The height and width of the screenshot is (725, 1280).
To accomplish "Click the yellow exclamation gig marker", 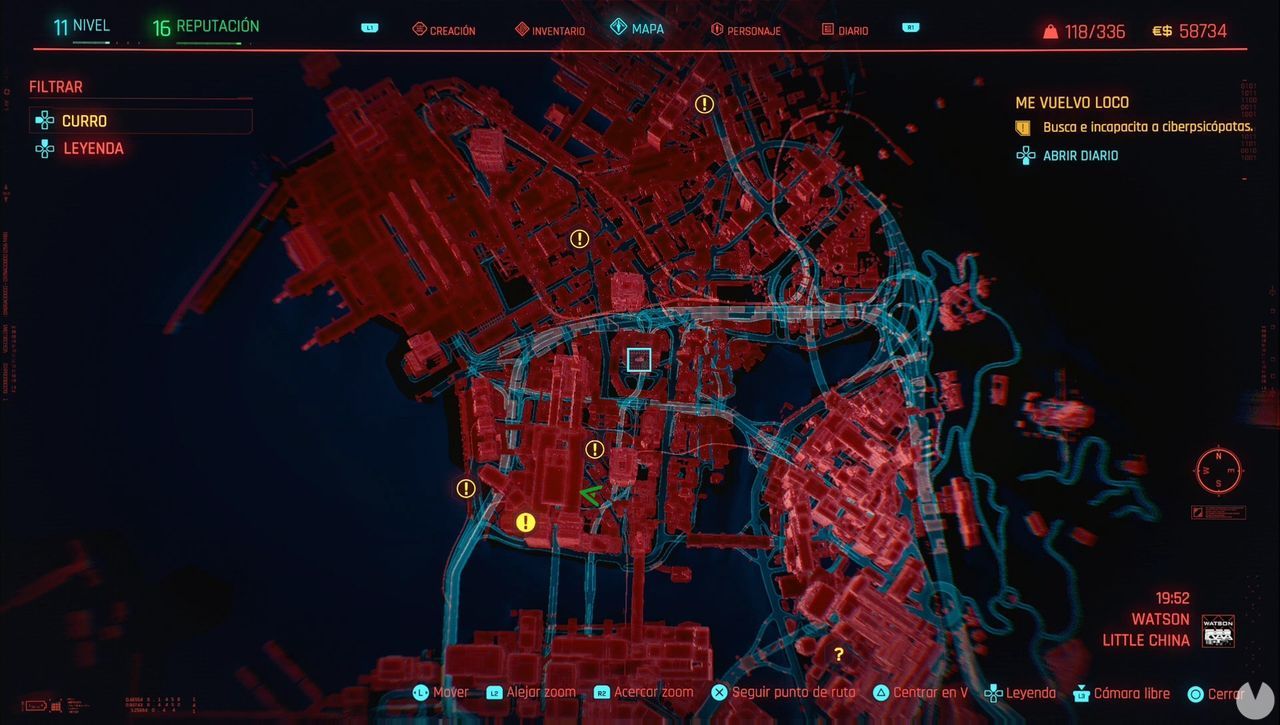I will (524, 521).
